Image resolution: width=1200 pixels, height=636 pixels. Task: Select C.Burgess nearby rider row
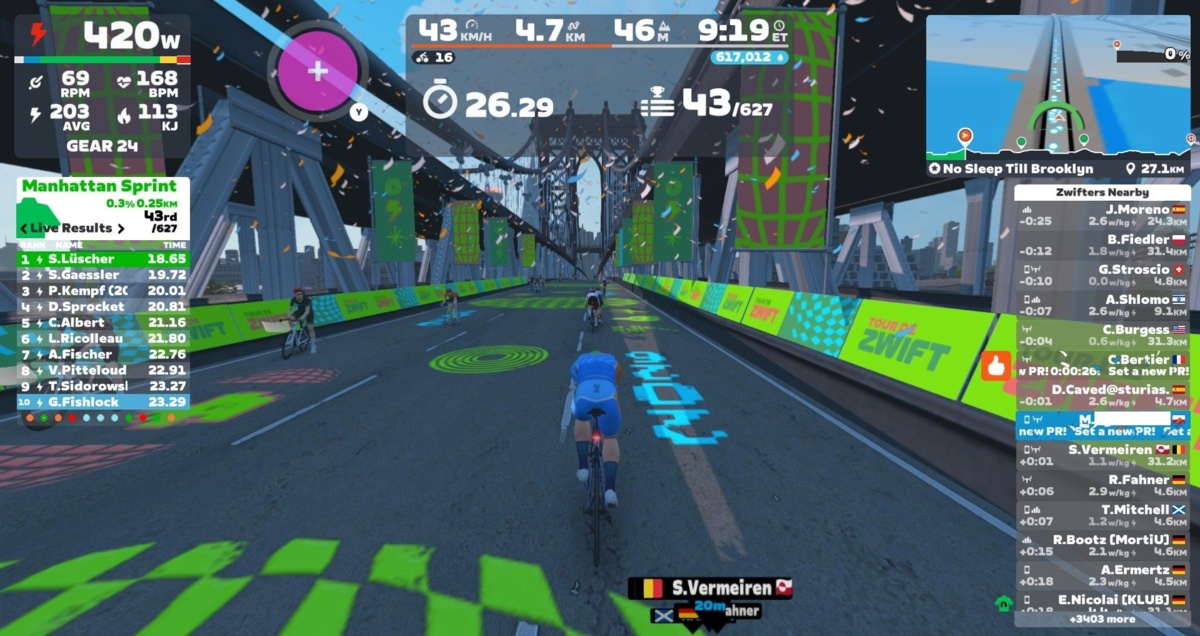pos(1102,335)
